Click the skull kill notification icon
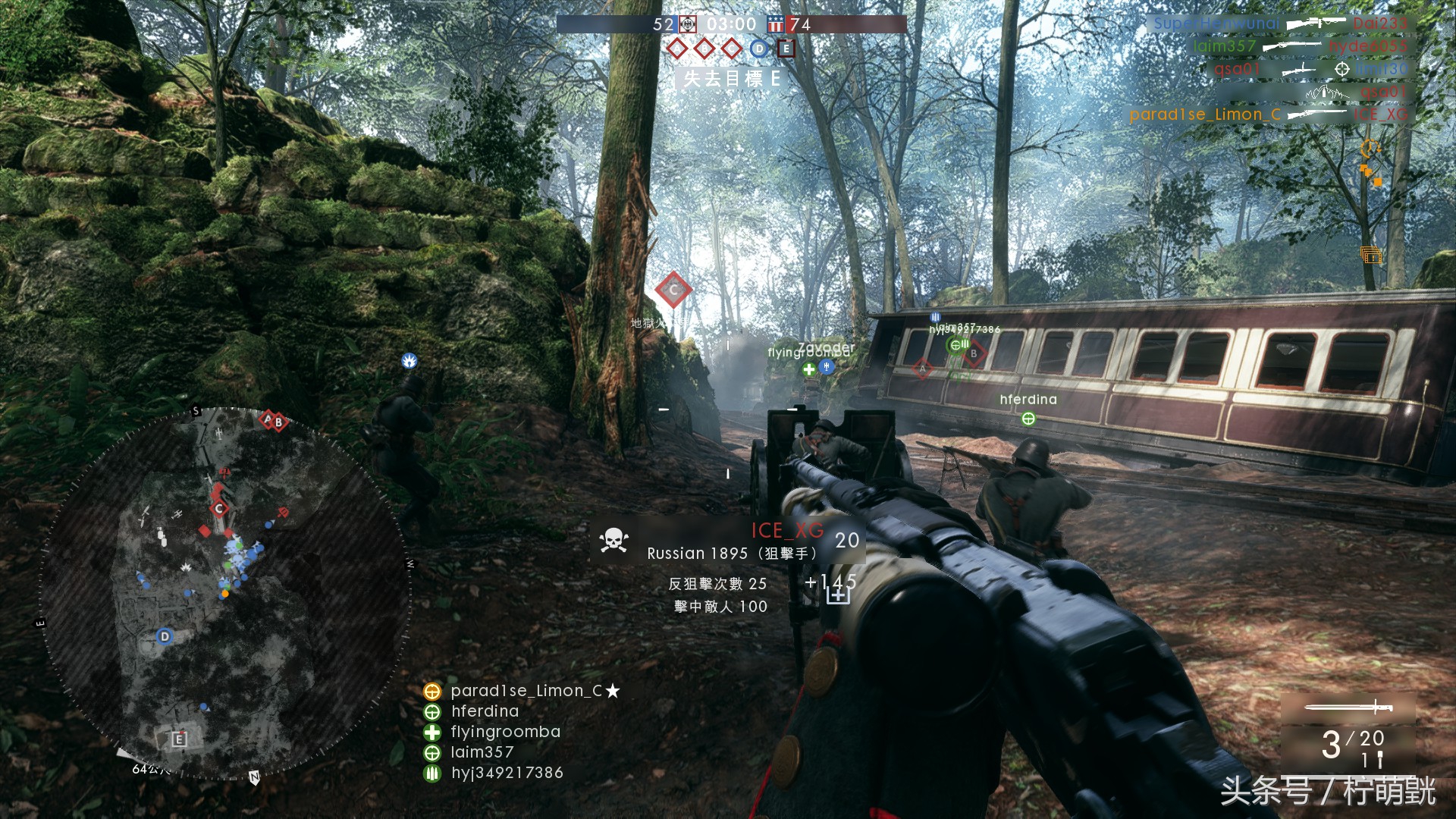Screen dimensions: 1456x819 [x=613, y=540]
